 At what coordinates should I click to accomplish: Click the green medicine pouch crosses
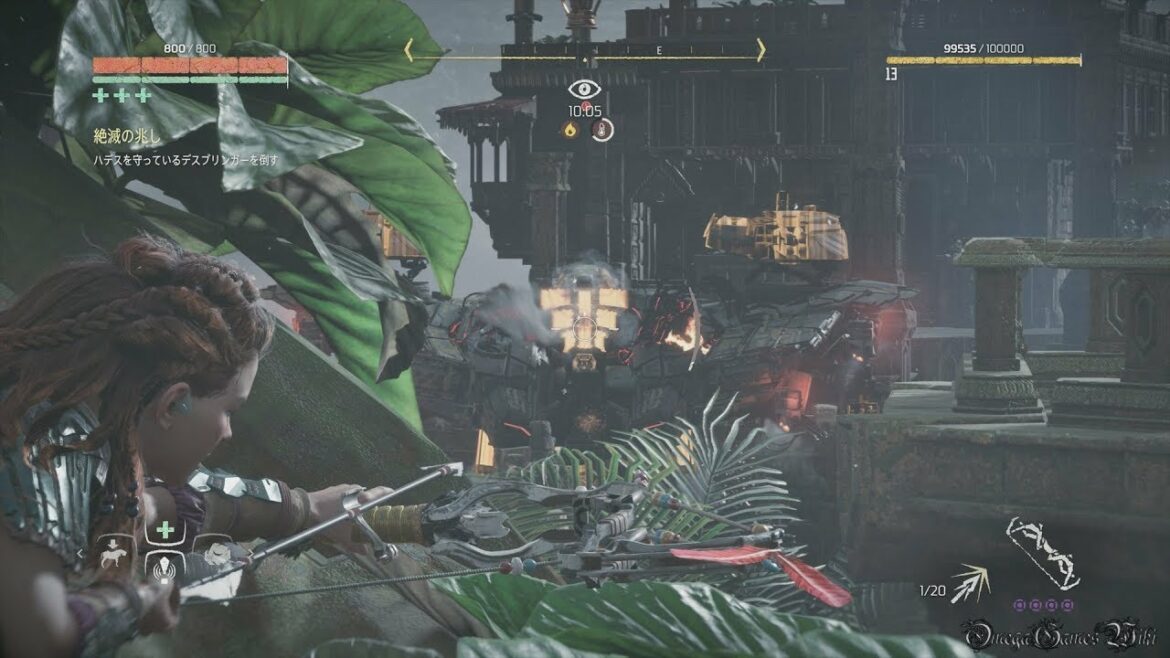[x=122, y=96]
